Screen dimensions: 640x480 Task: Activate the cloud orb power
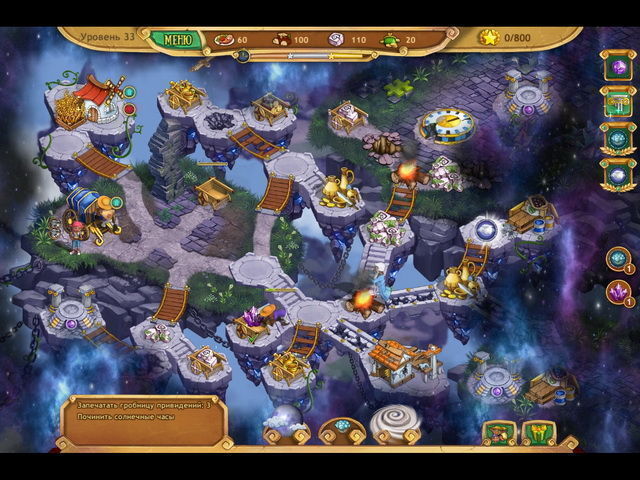[285, 424]
